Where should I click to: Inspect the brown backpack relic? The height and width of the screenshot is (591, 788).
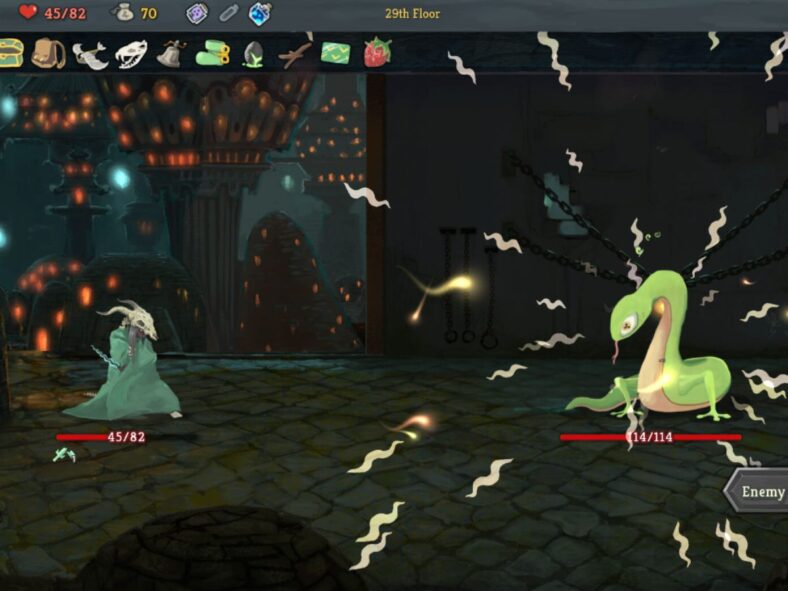[x=47, y=52]
